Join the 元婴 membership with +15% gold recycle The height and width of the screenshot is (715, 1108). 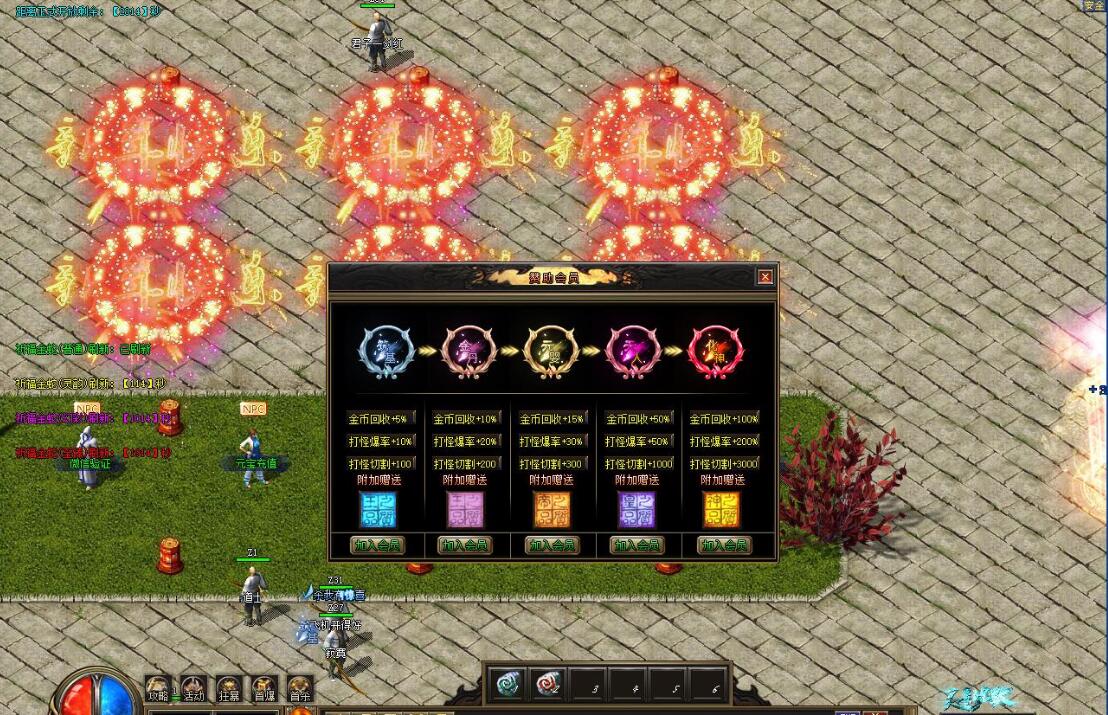[x=551, y=545]
